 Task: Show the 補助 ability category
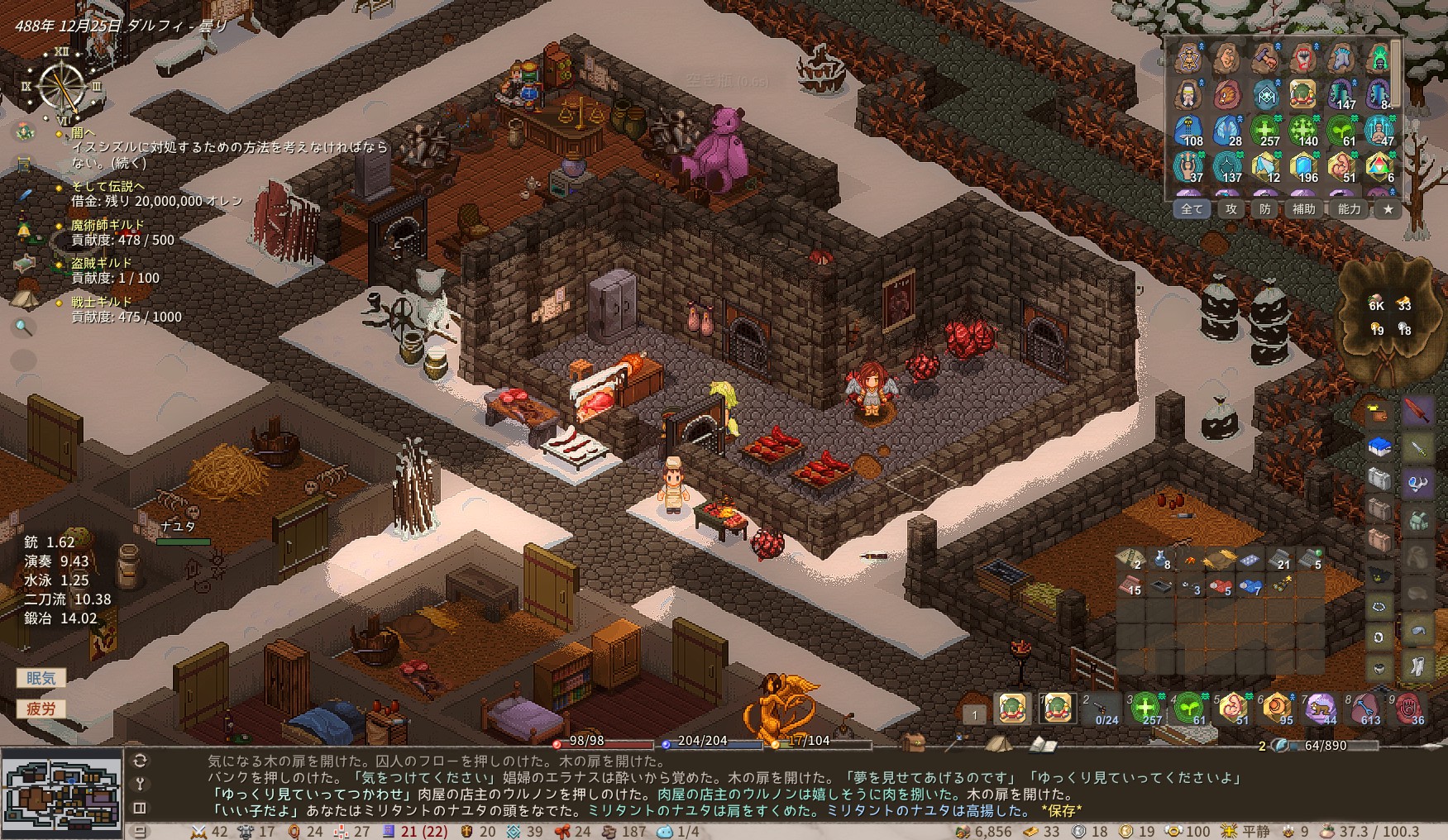tap(1304, 209)
